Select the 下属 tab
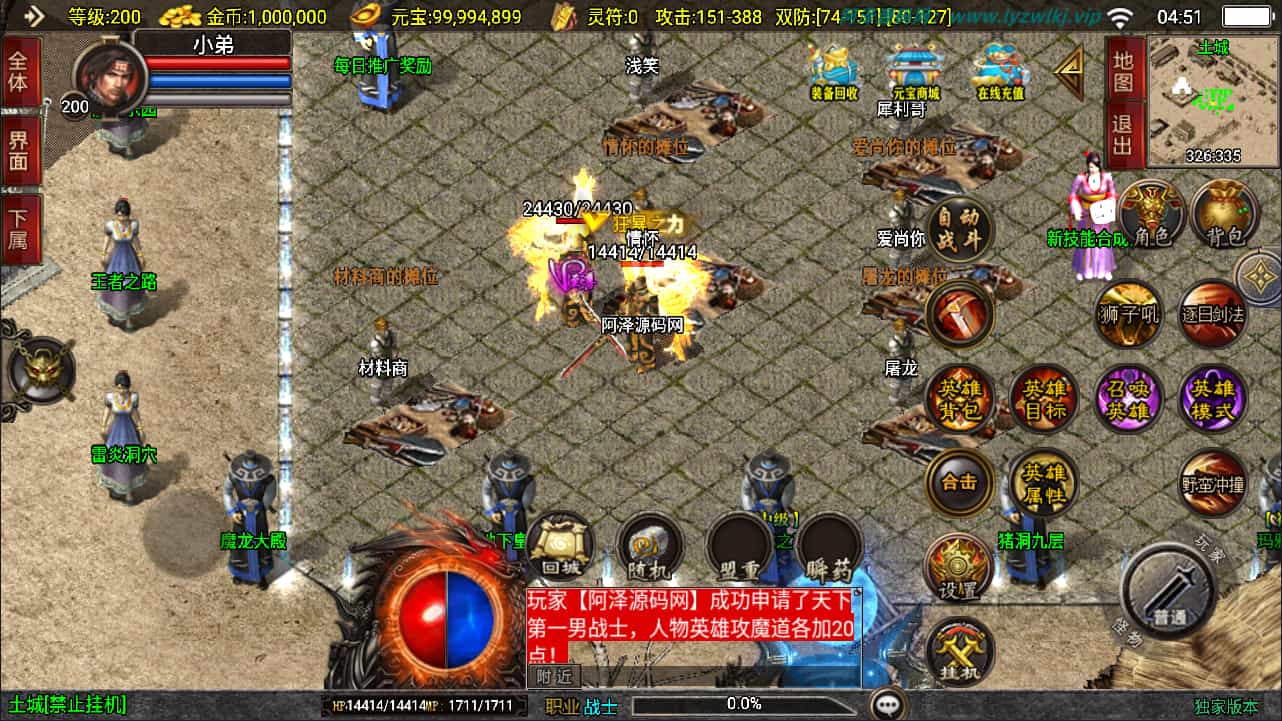 point(19,230)
